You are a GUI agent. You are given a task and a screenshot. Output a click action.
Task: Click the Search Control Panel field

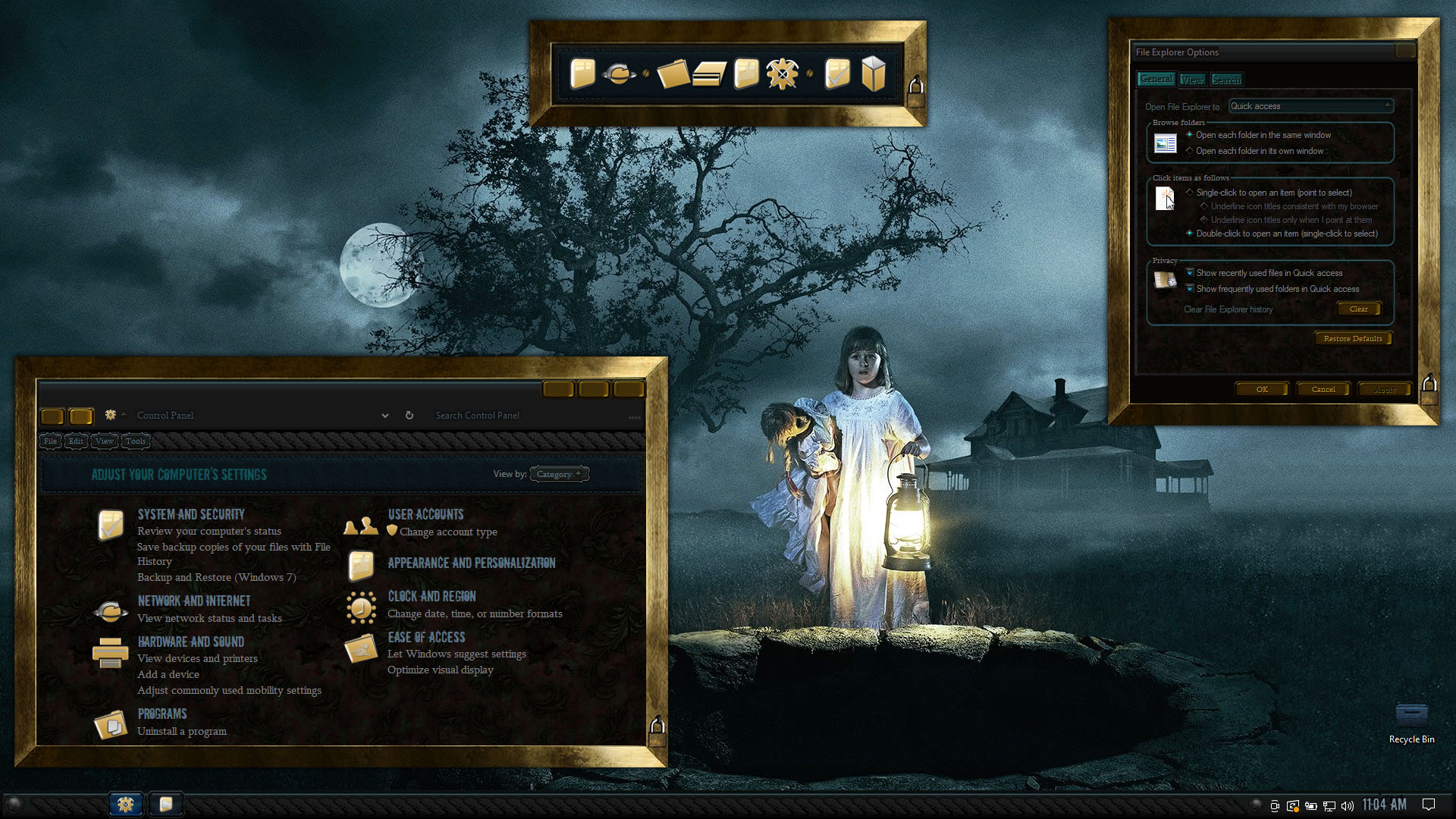click(523, 416)
